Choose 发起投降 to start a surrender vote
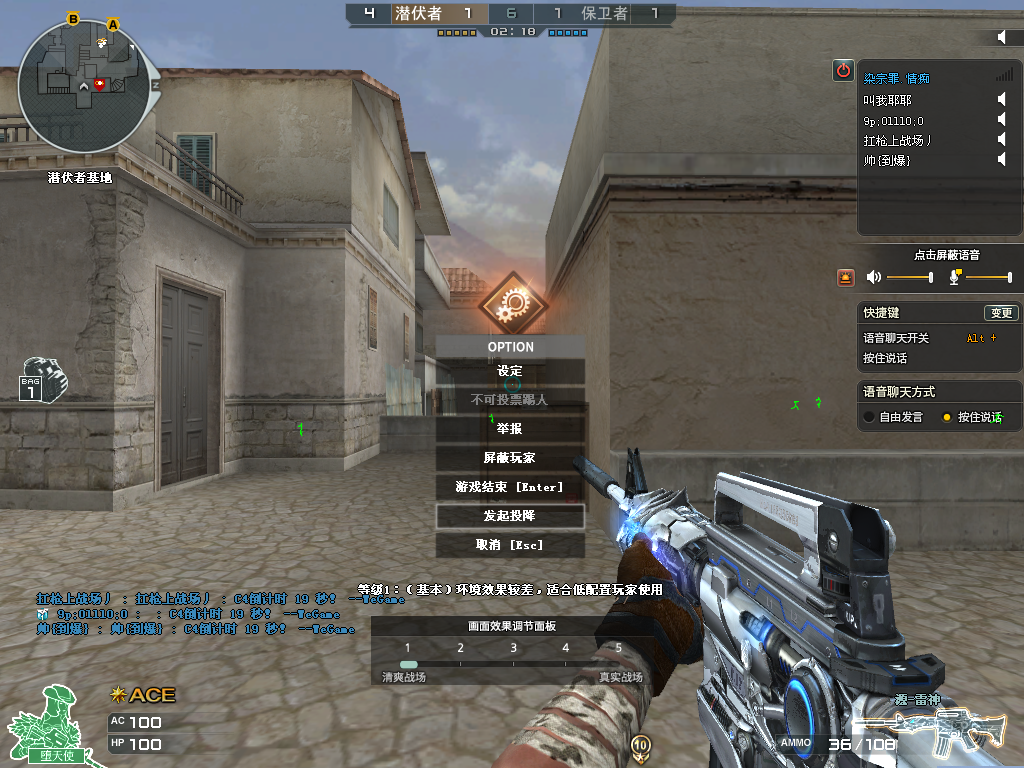Viewport: 1024px width, 768px height. 510,516
